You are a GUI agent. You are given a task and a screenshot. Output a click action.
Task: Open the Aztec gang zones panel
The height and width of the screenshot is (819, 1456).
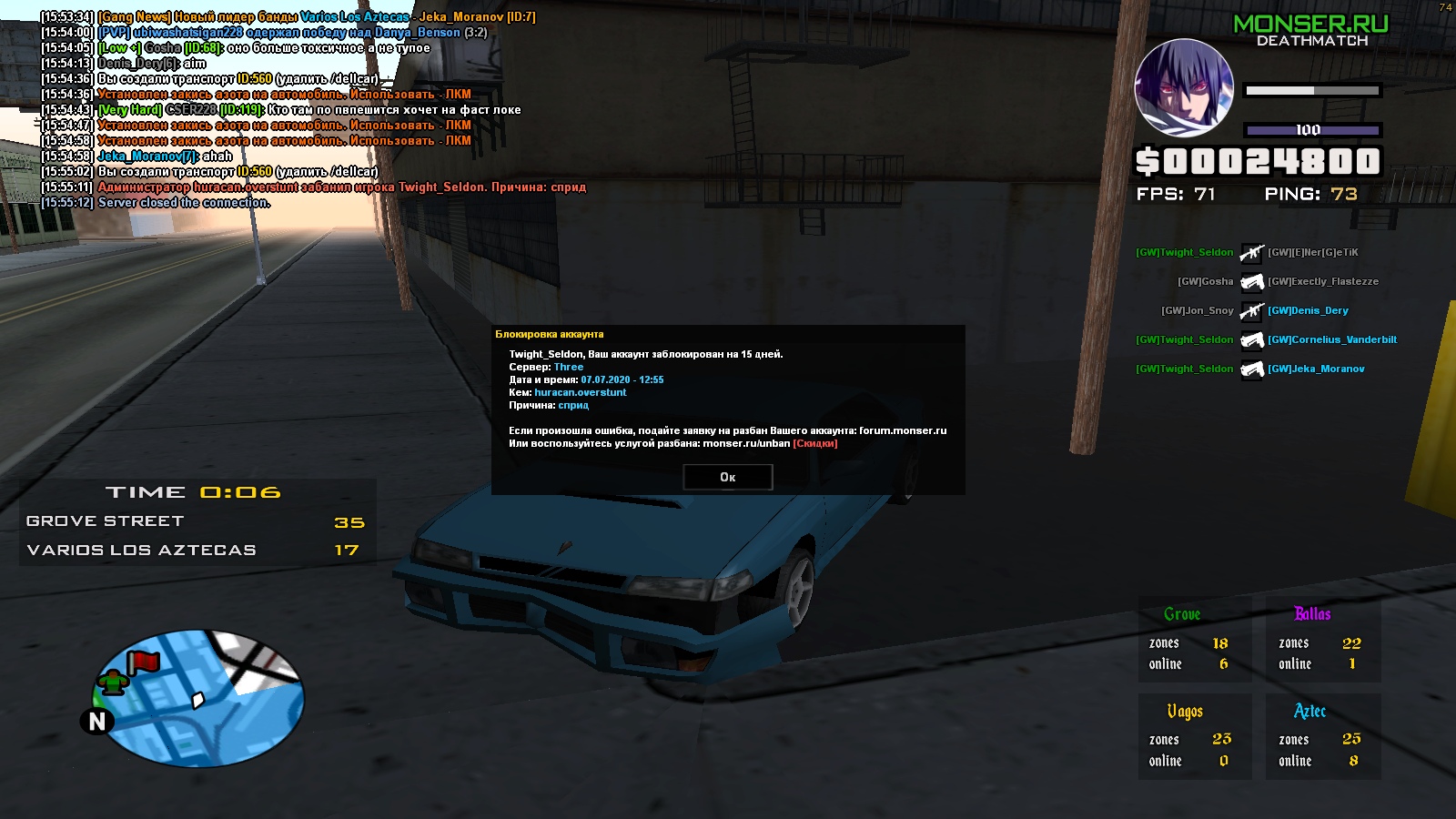pyautogui.click(x=1323, y=736)
